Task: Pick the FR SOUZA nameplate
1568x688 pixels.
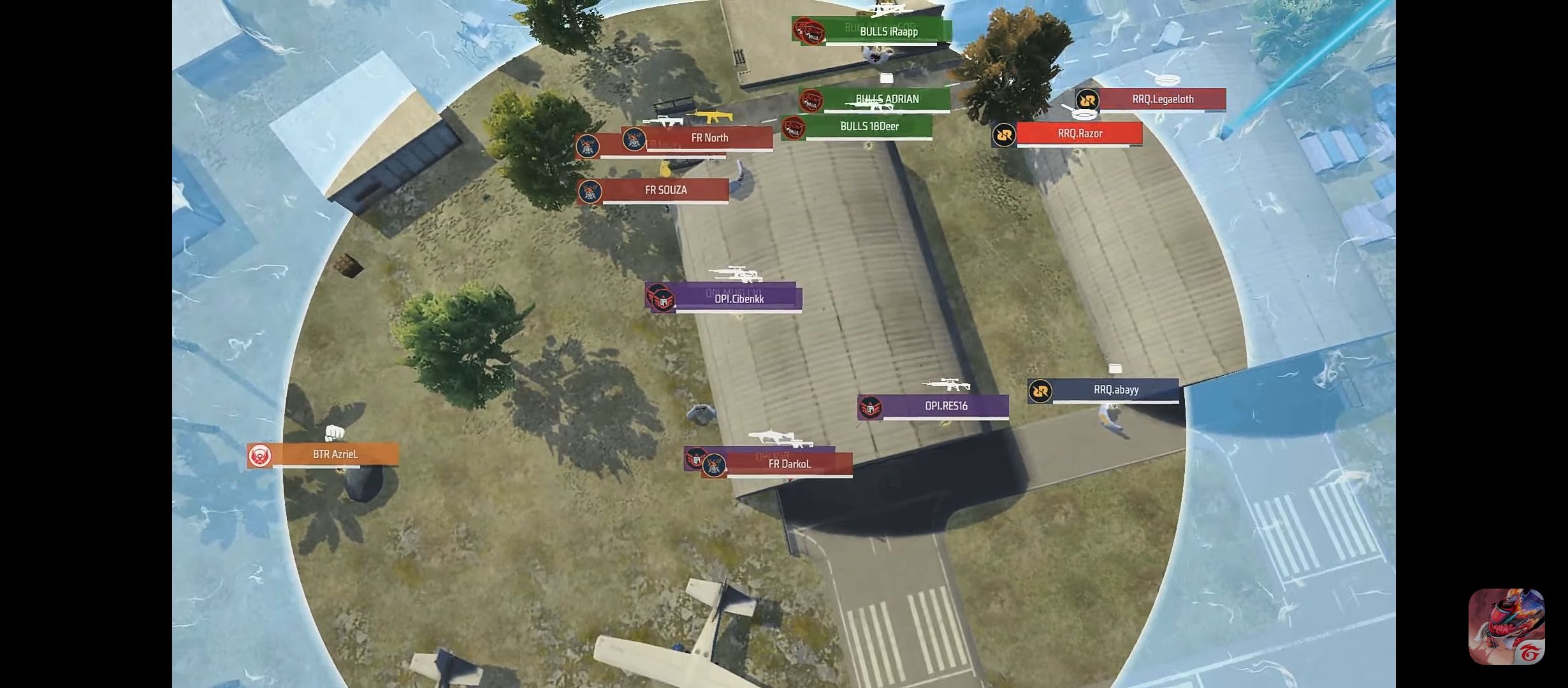Action: click(665, 190)
